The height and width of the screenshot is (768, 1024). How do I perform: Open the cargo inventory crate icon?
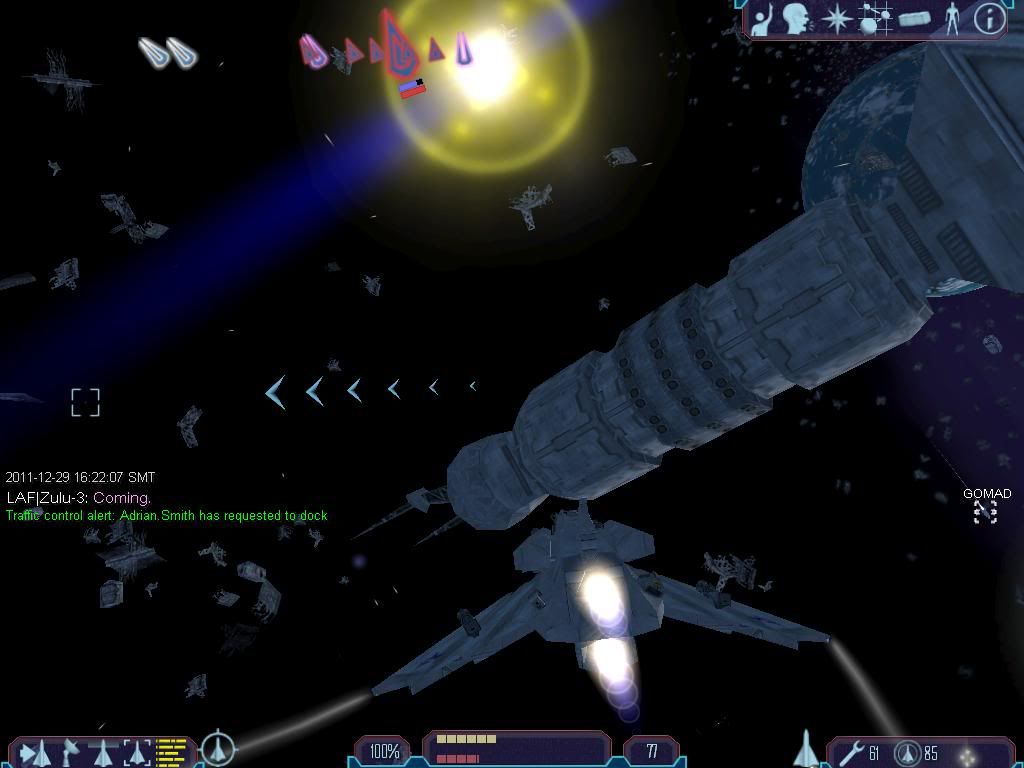pos(914,19)
